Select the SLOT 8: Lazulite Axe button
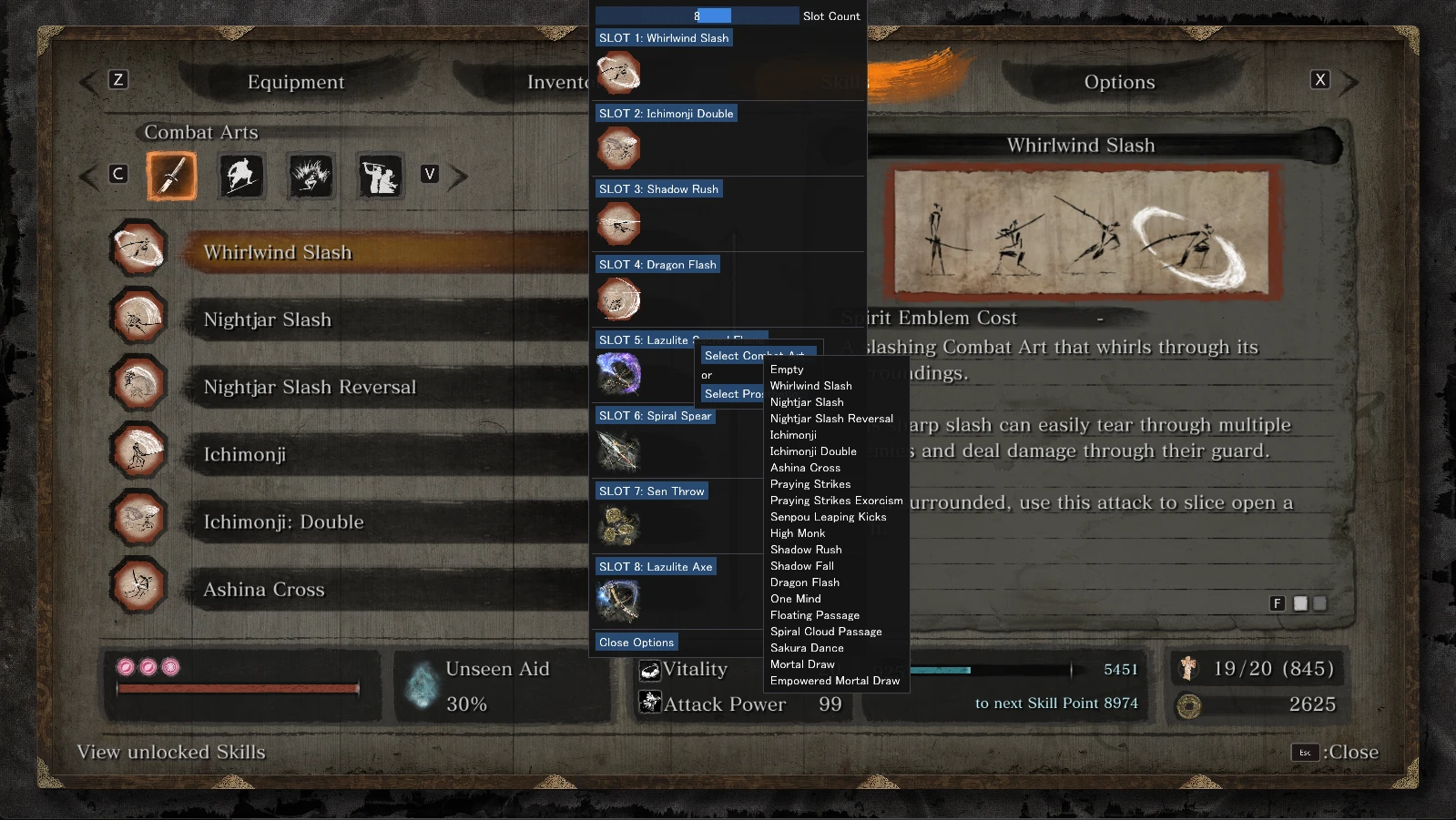Viewport: 1456px width, 820px height. pyautogui.click(x=656, y=567)
